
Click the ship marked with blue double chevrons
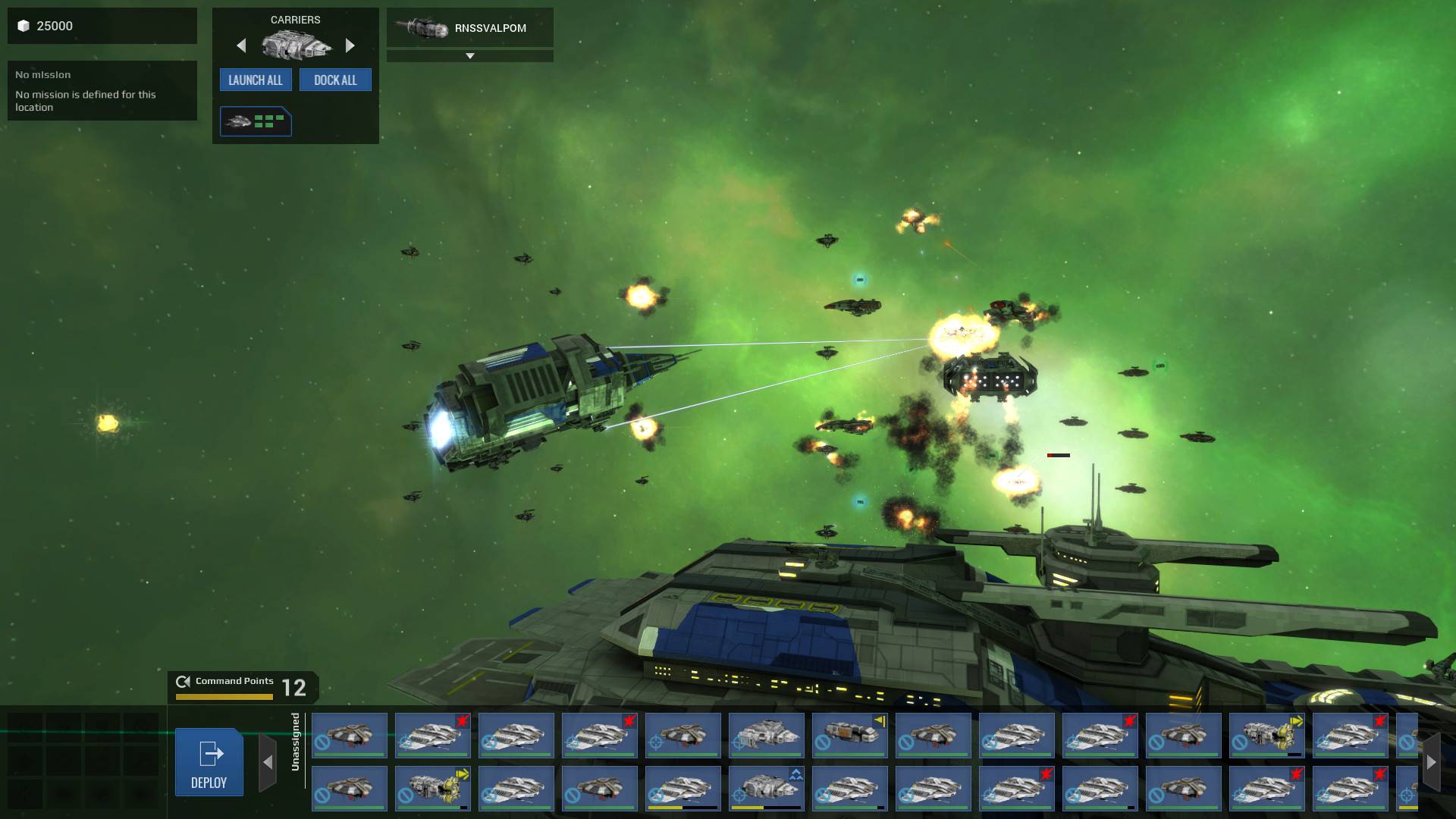pos(766,789)
